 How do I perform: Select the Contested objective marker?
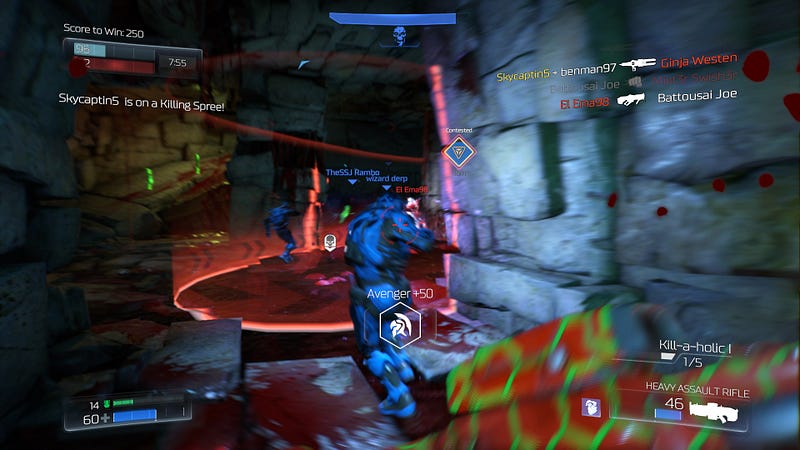(459, 152)
